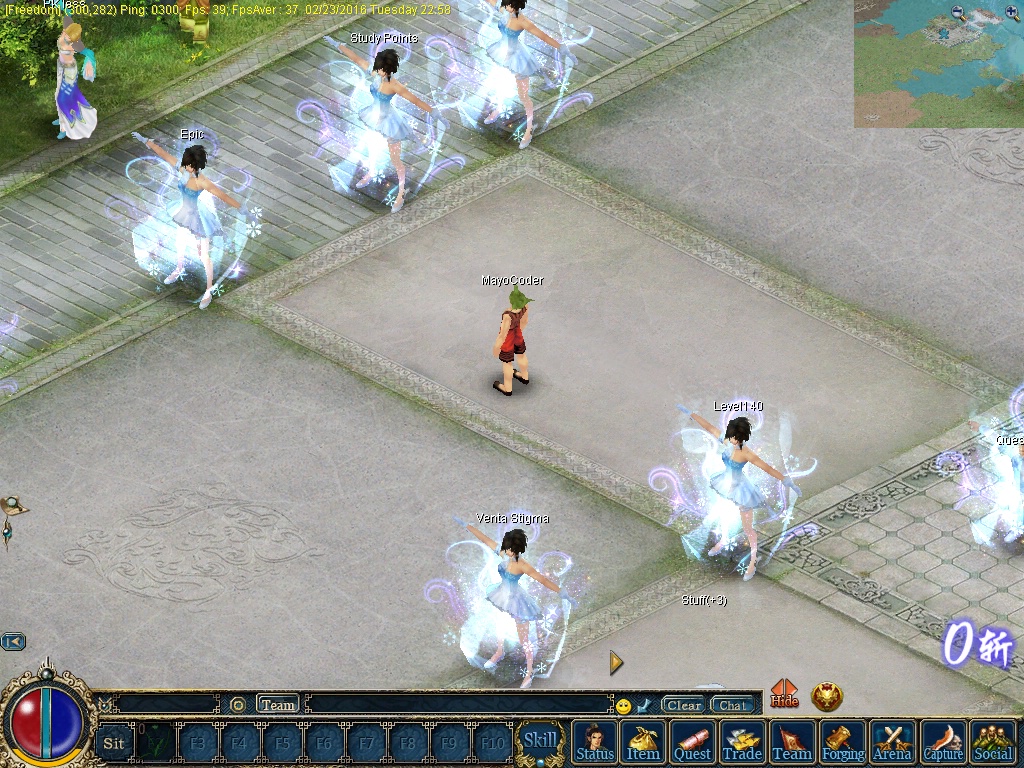The height and width of the screenshot is (768, 1024).
Task: Click the Sit button
Action: 114,743
